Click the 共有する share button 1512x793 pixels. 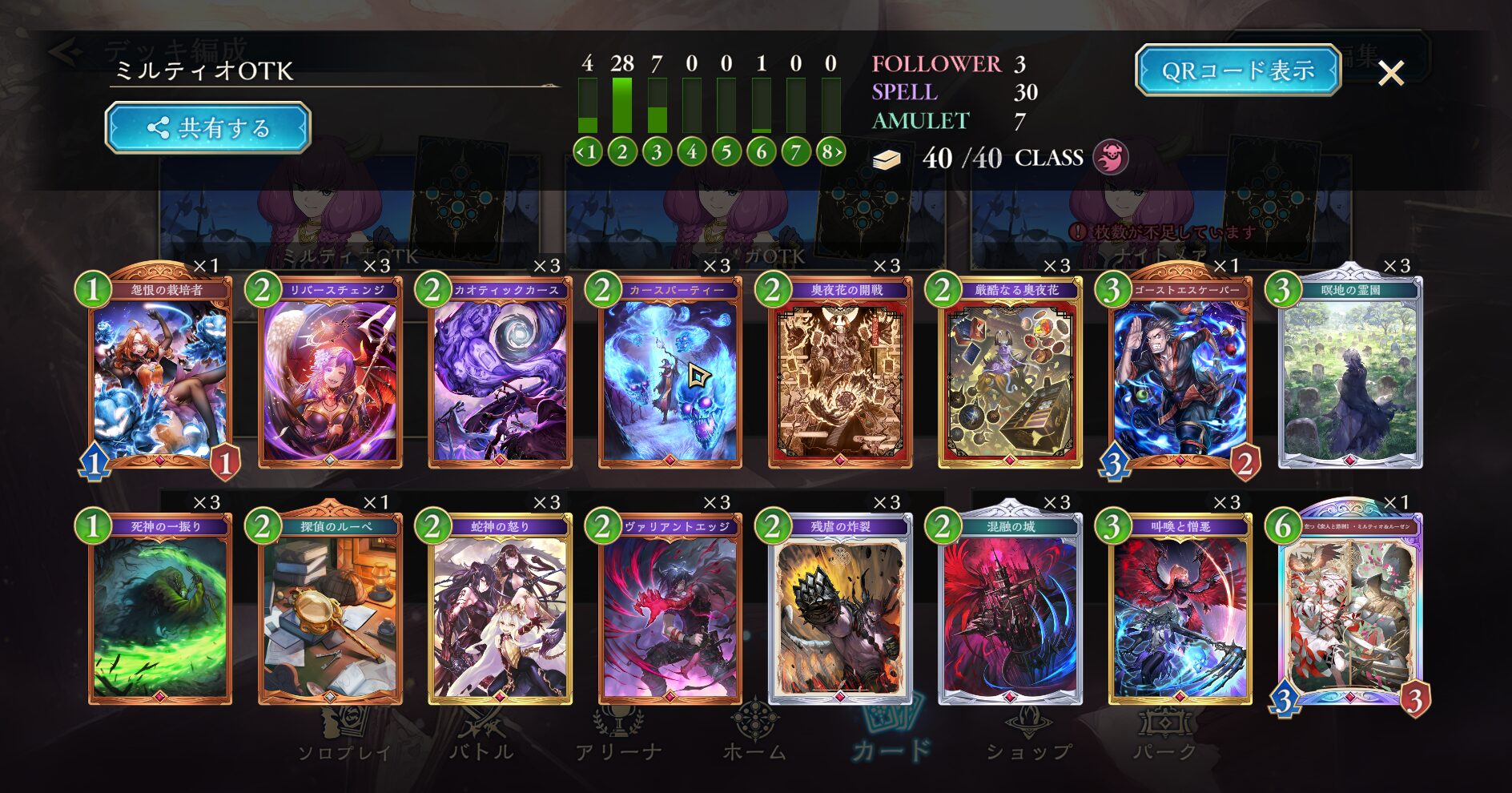coord(207,127)
